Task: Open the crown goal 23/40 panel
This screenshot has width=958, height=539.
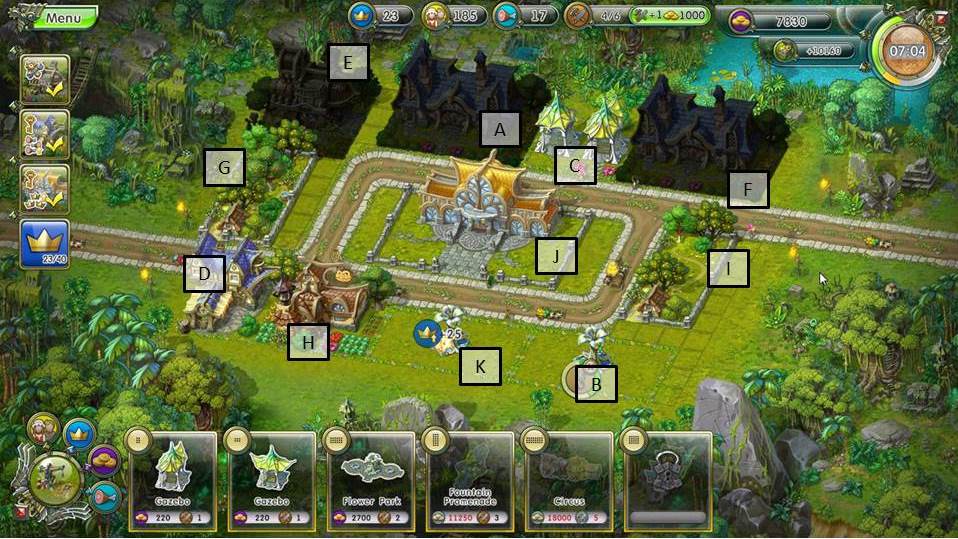Action: pos(45,244)
